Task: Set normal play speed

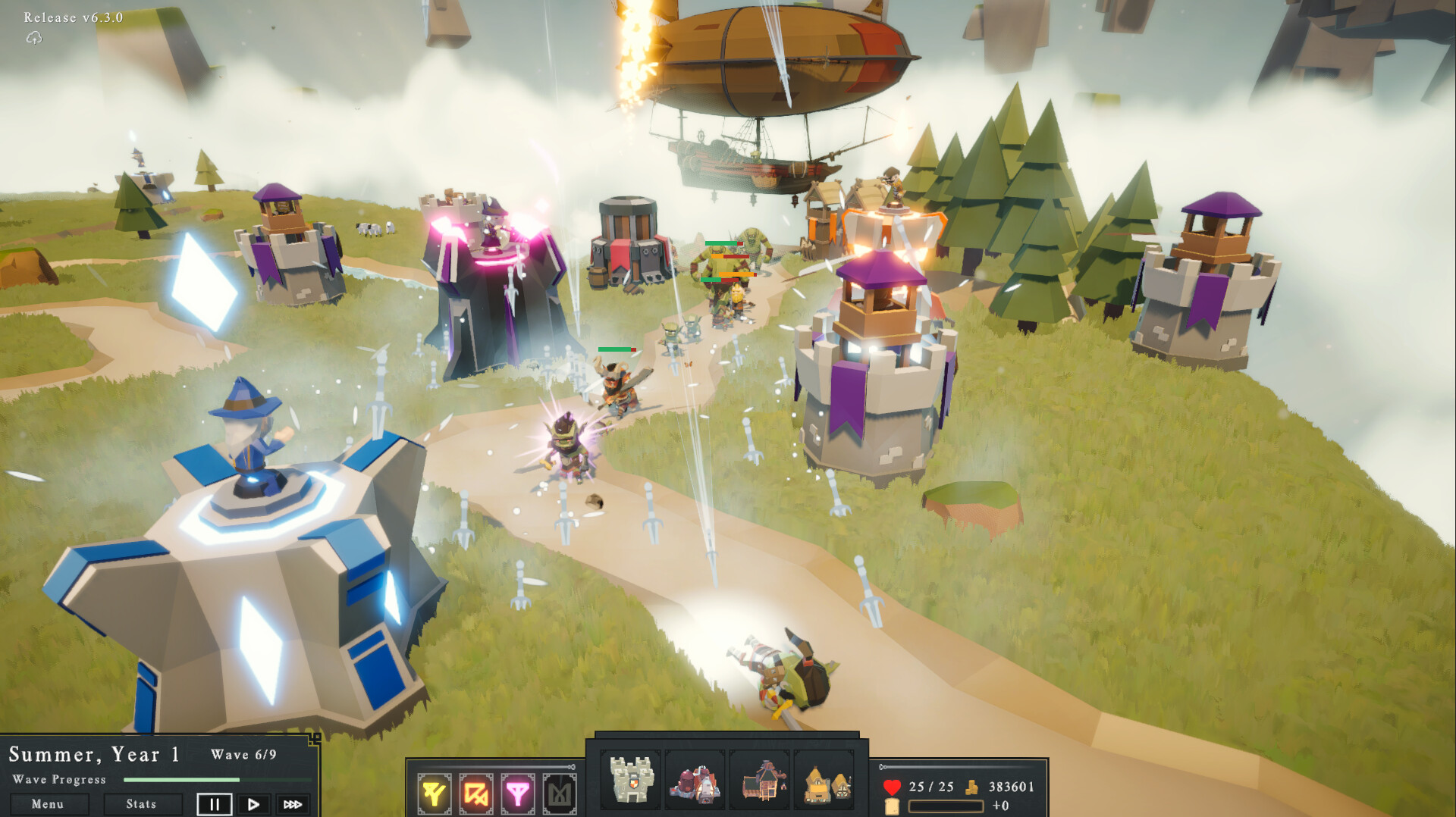Action: click(x=253, y=804)
